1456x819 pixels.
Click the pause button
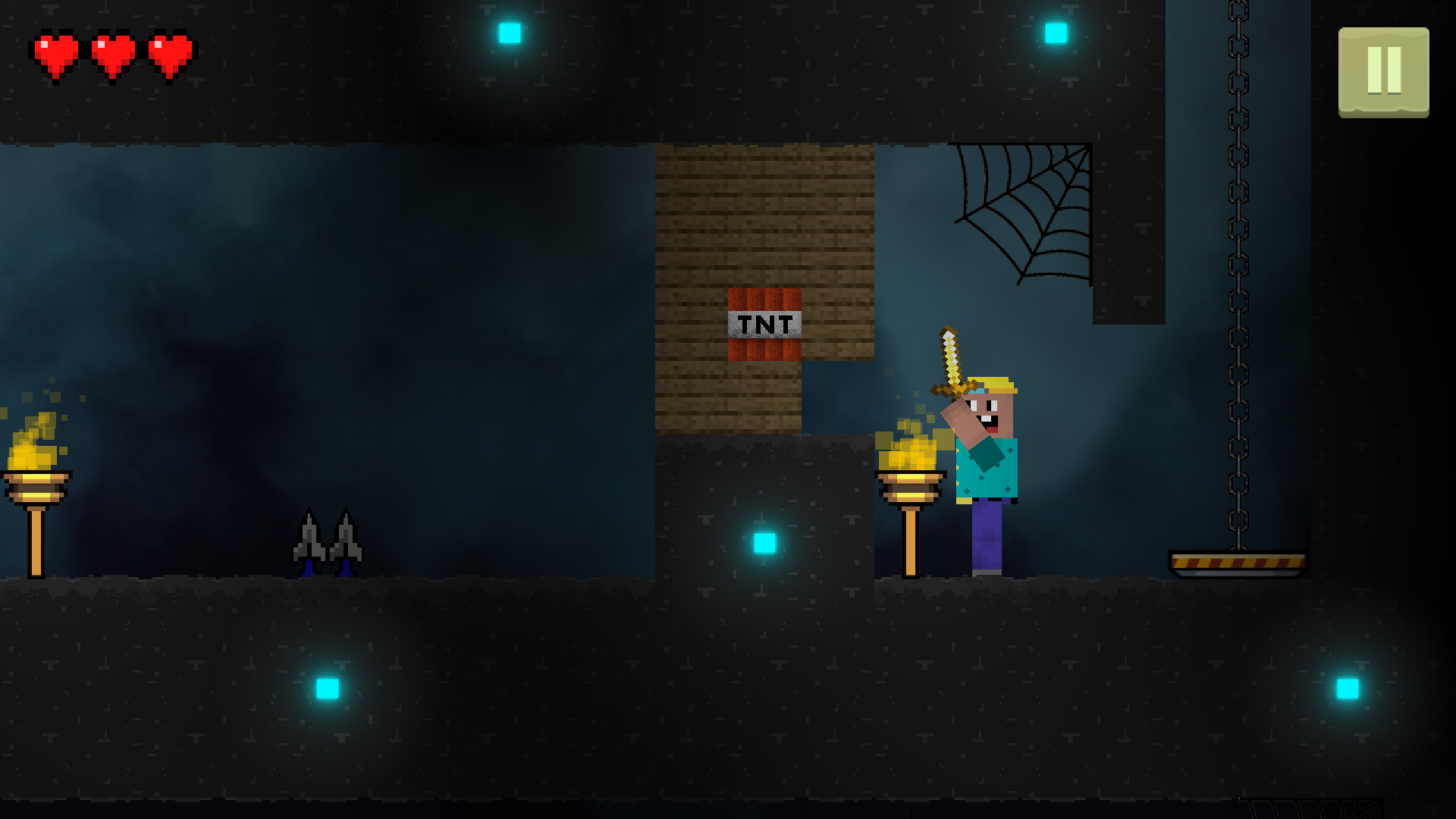pos(1383,73)
